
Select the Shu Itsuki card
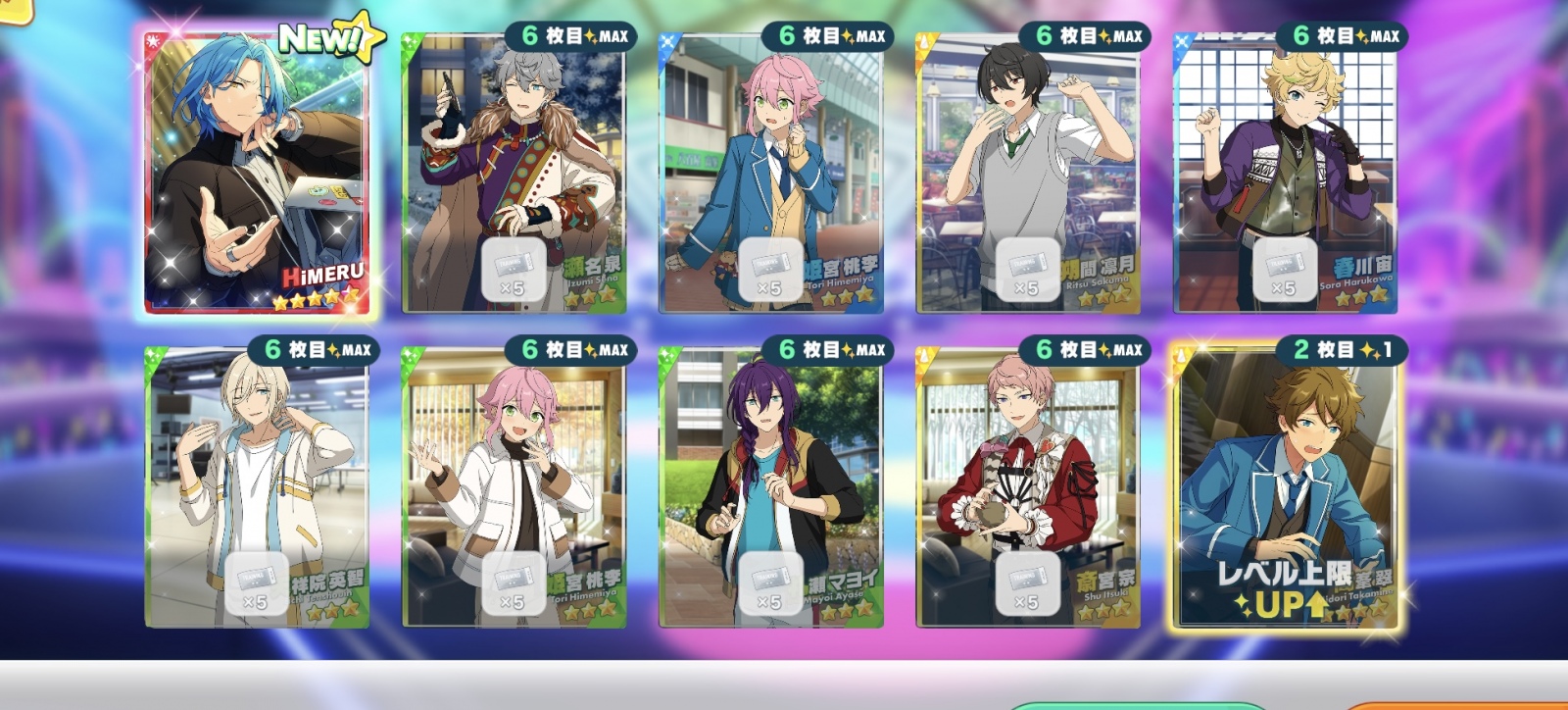click(x=1028, y=485)
